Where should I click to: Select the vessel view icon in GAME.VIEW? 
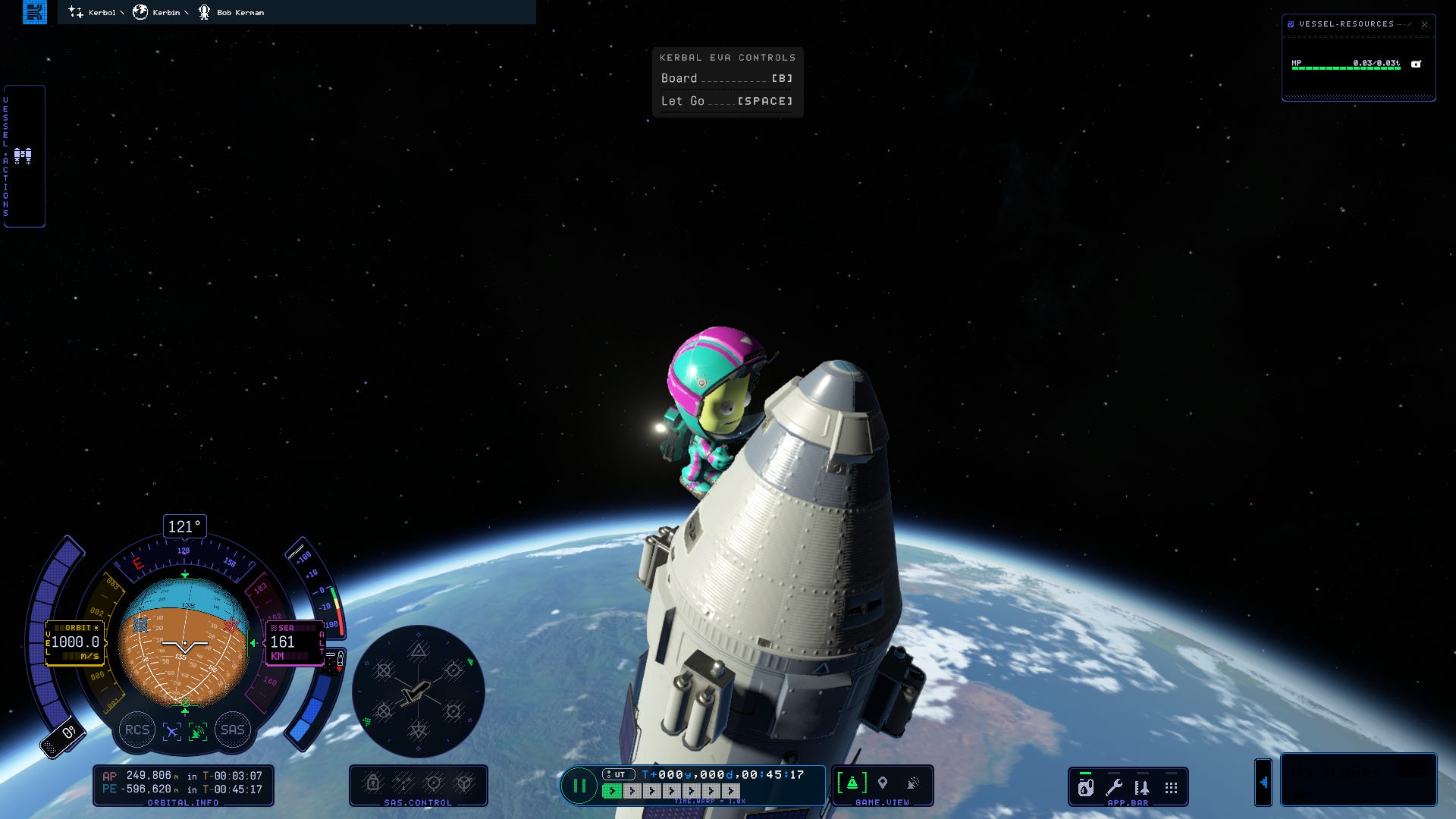tap(852, 783)
